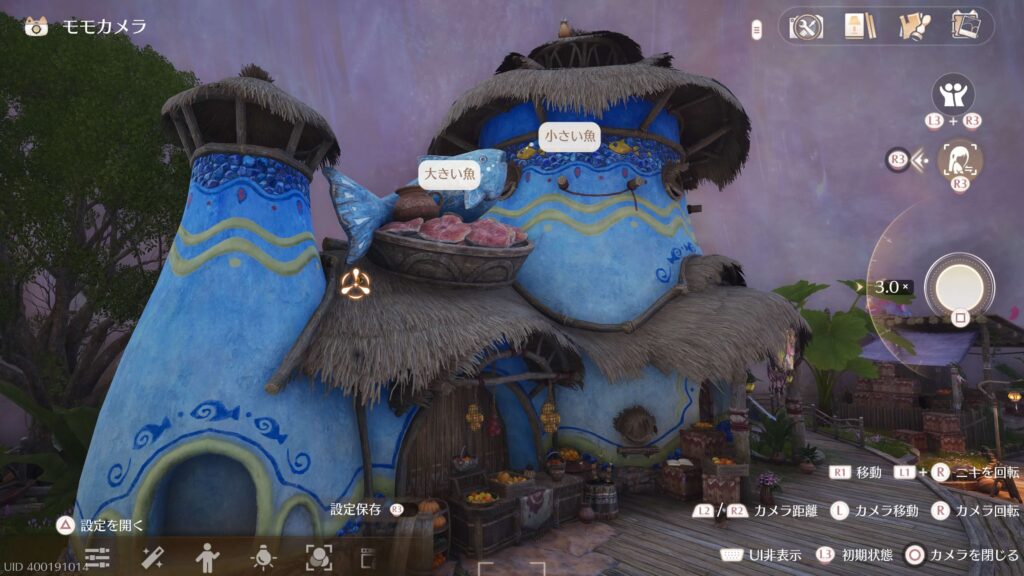Screen dimensions: 1024x576
Task: Adjust the 3.0× zoom dial
Action: [x=891, y=287]
